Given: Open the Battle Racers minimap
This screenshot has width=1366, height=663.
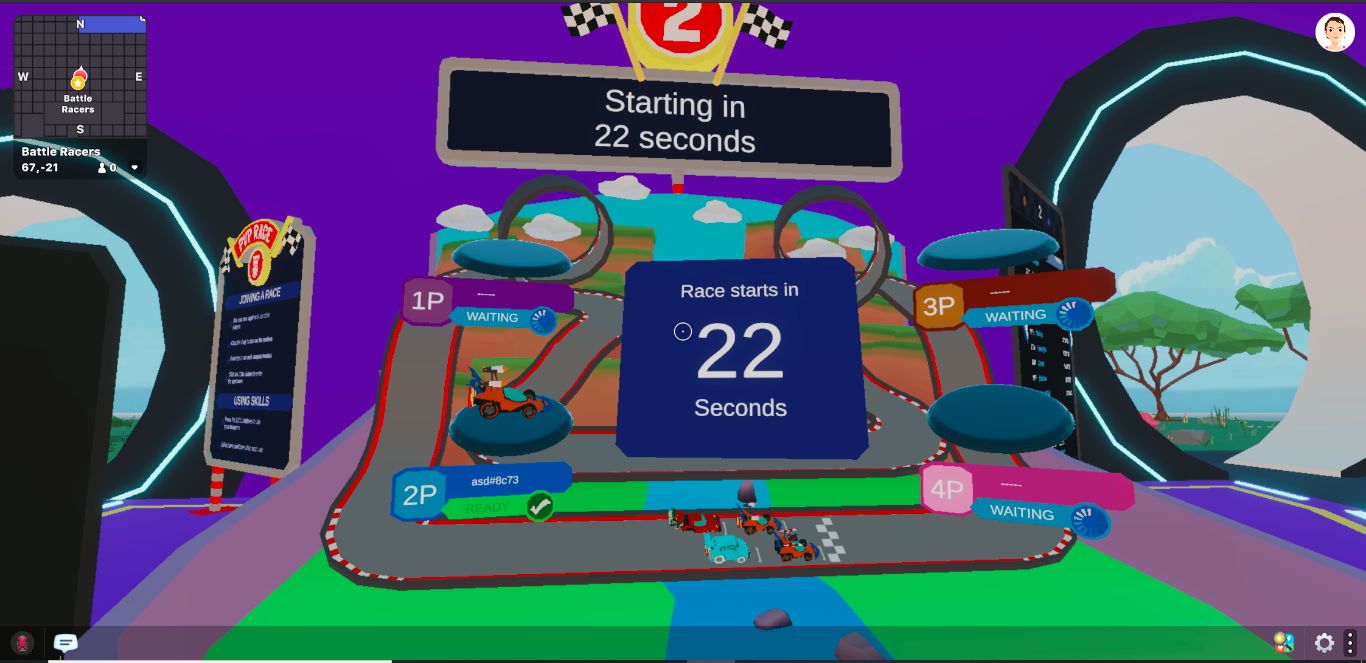Looking at the screenshot, I should (80, 78).
